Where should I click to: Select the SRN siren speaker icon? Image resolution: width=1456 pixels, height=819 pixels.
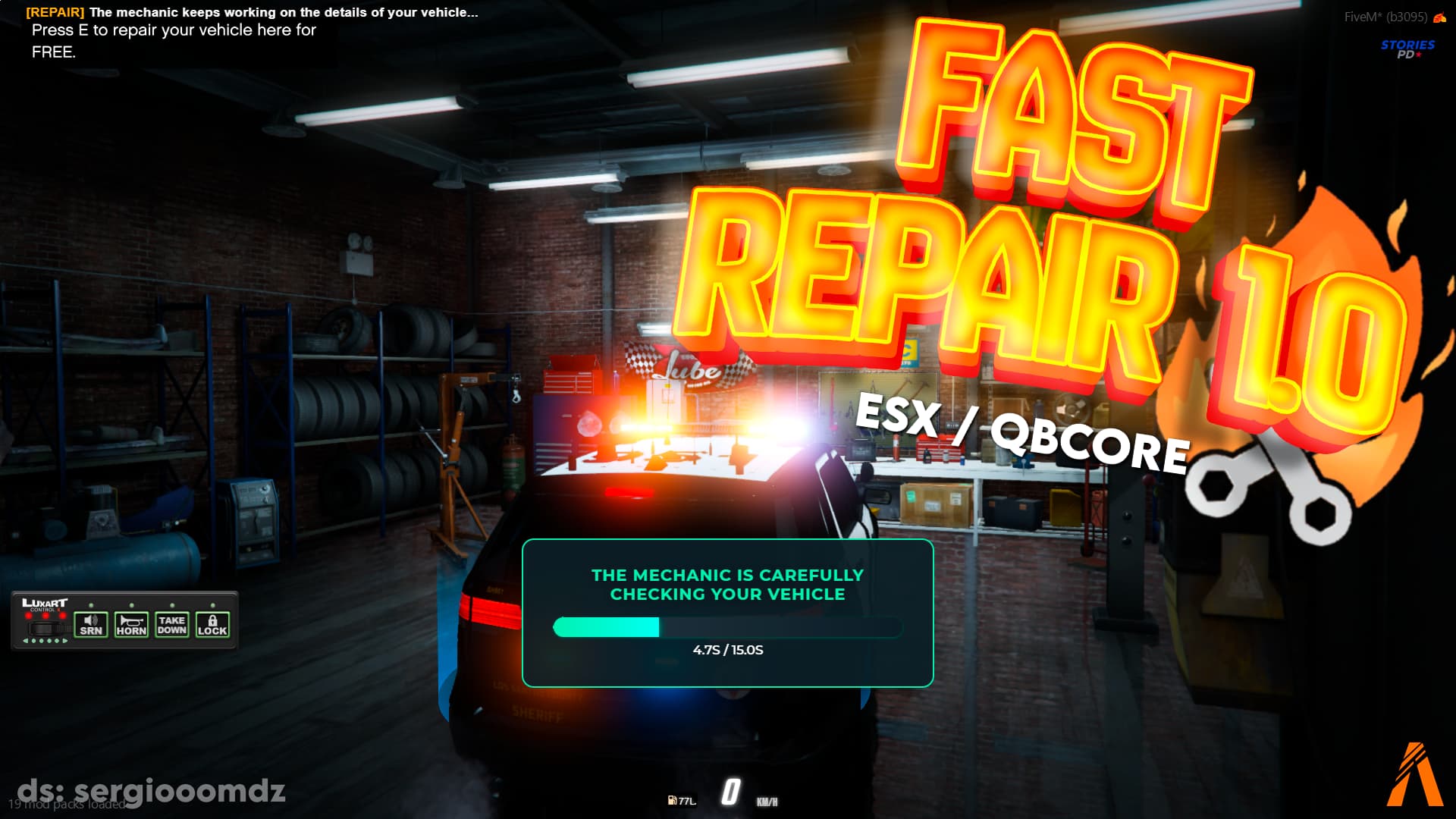click(90, 620)
